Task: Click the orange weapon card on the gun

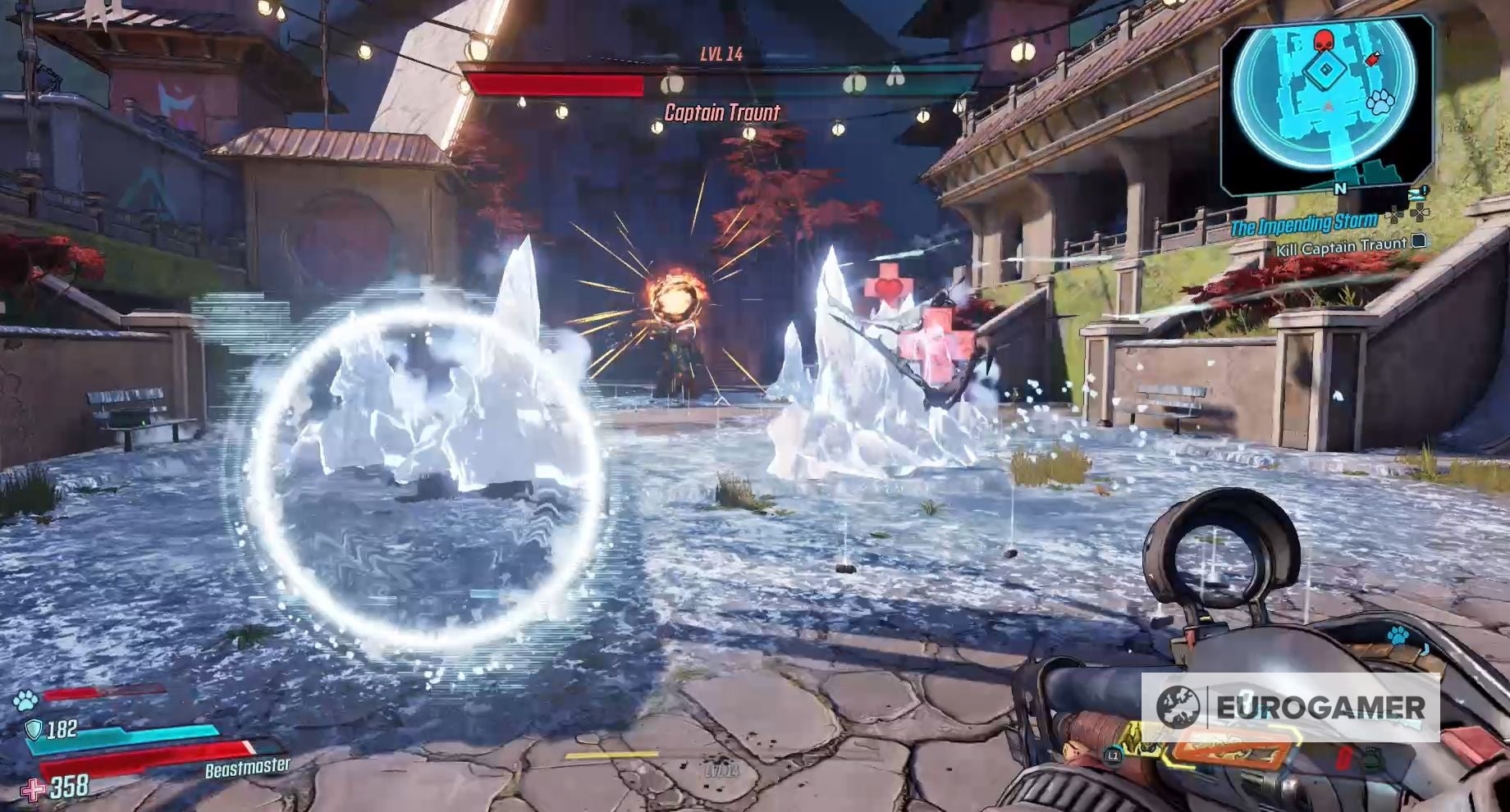Action: (1230, 747)
